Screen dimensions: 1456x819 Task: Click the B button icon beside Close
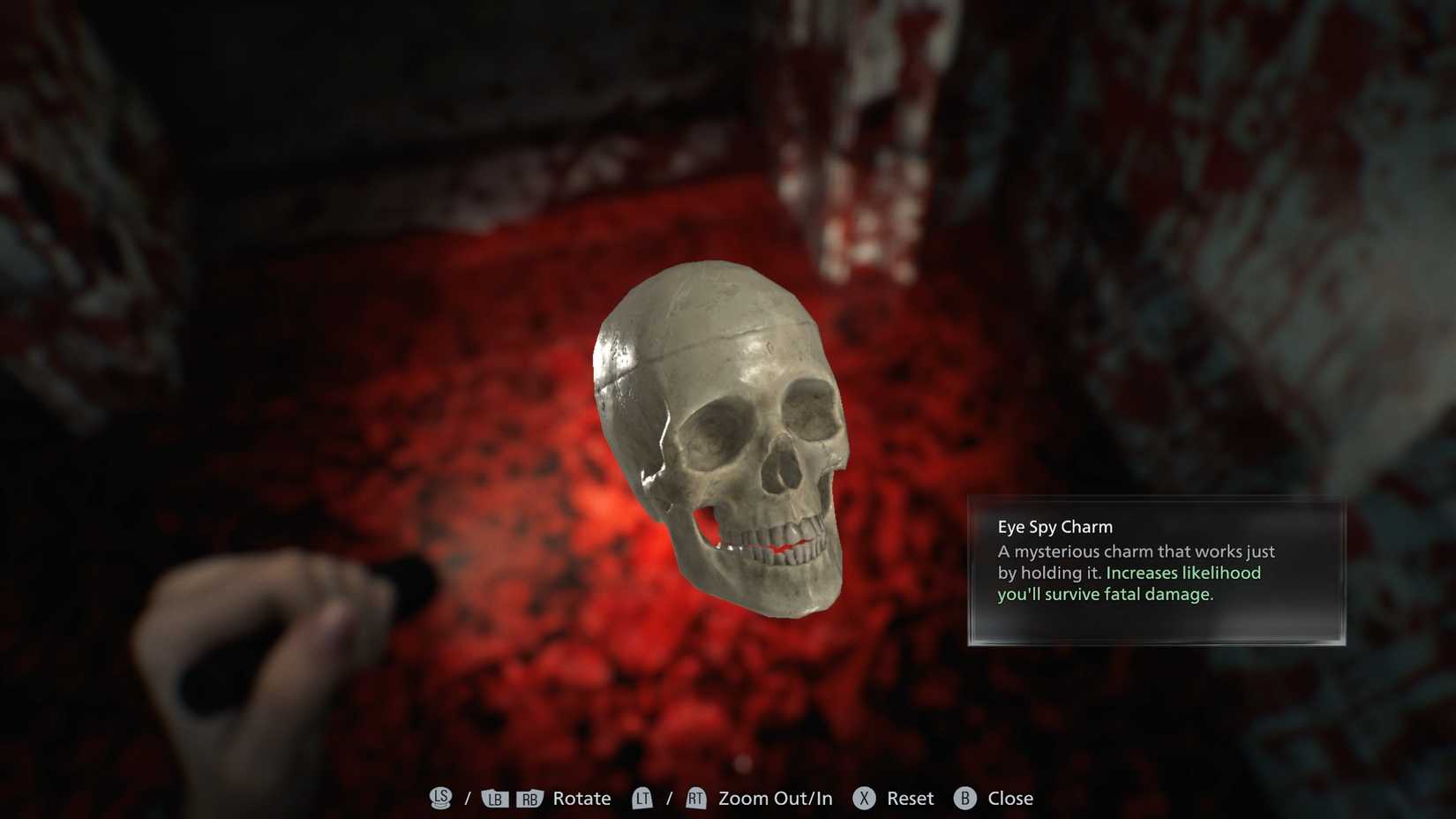point(965,799)
